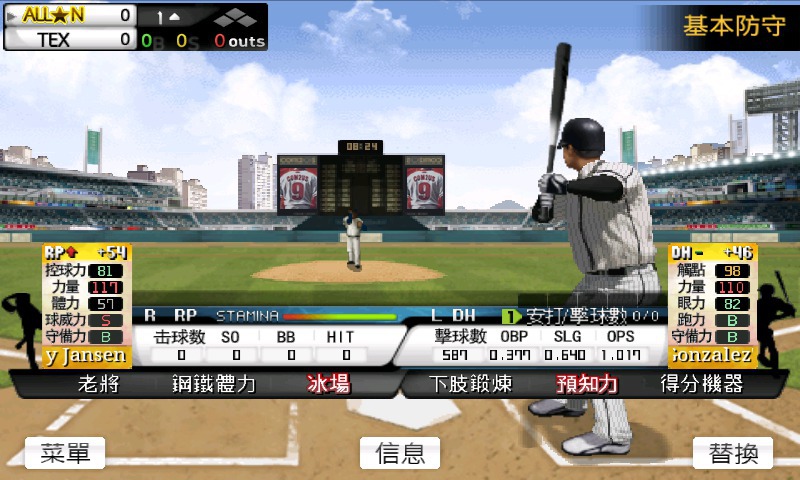This screenshot has height=480, width=800.
Task: Open the 菜單 menu button
Action: click(x=65, y=453)
